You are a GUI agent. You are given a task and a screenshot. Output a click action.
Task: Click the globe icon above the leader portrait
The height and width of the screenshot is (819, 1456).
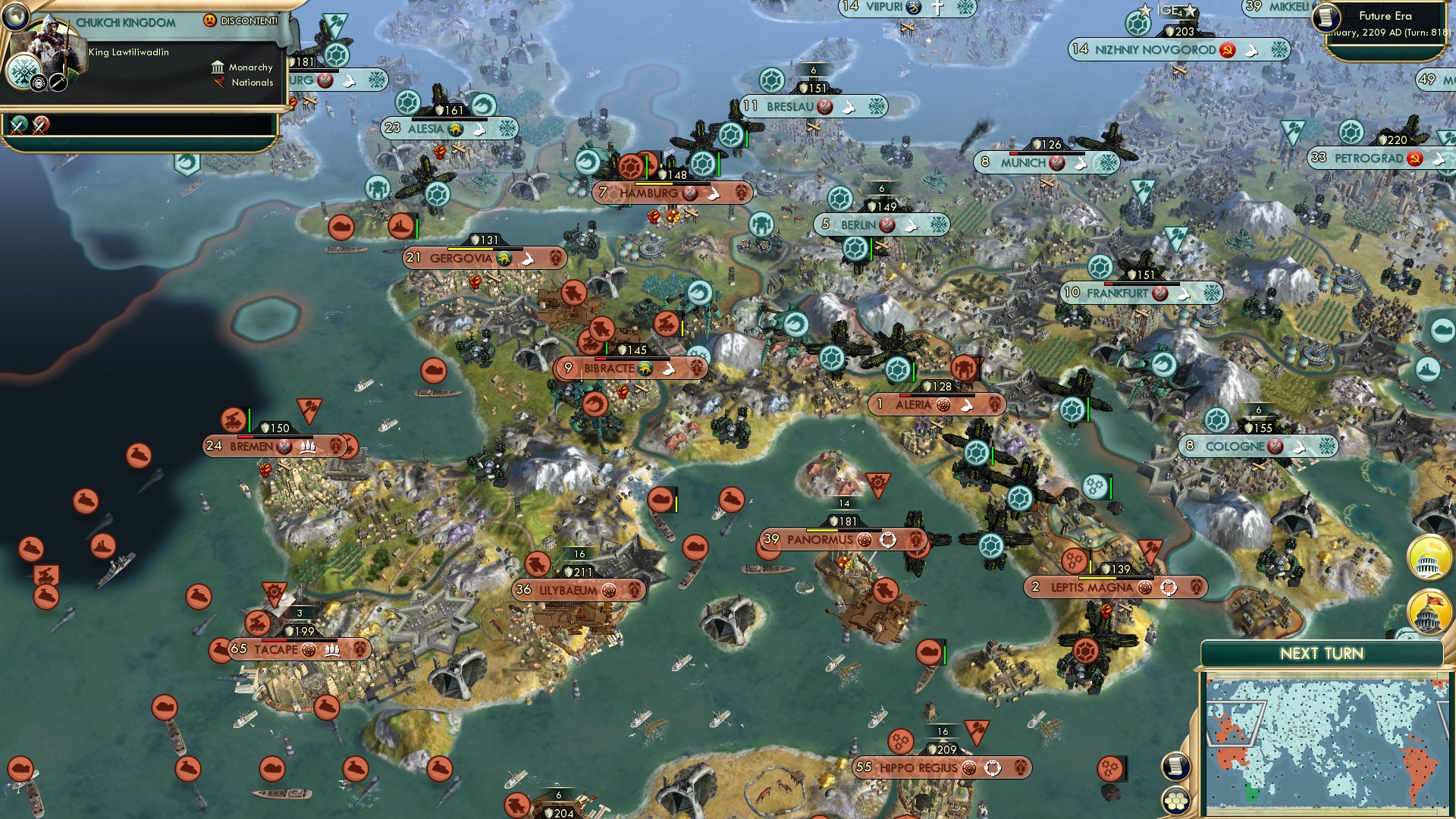point(14,17)
